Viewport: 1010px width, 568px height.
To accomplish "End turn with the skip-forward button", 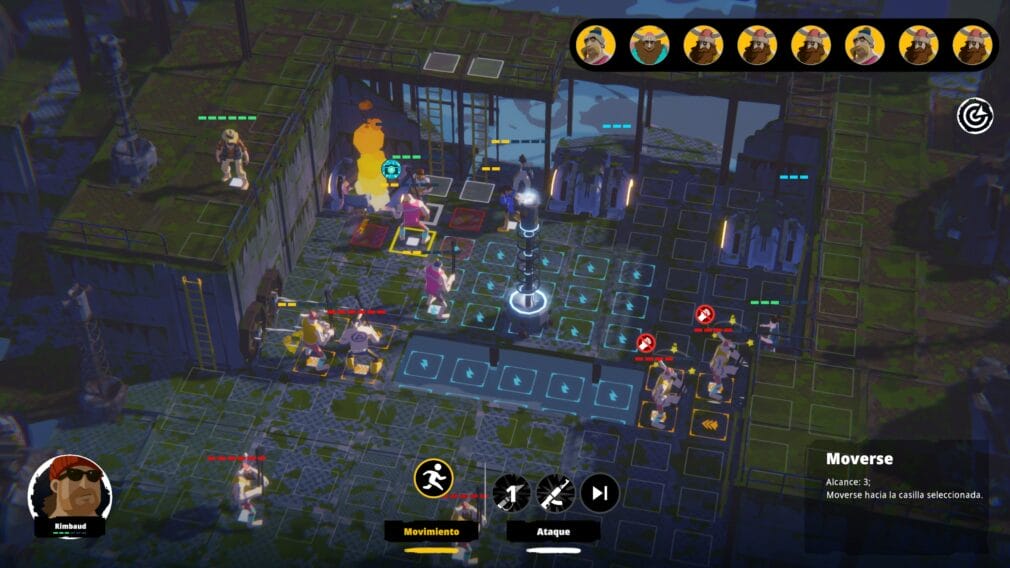I will [x=600, y=492].
